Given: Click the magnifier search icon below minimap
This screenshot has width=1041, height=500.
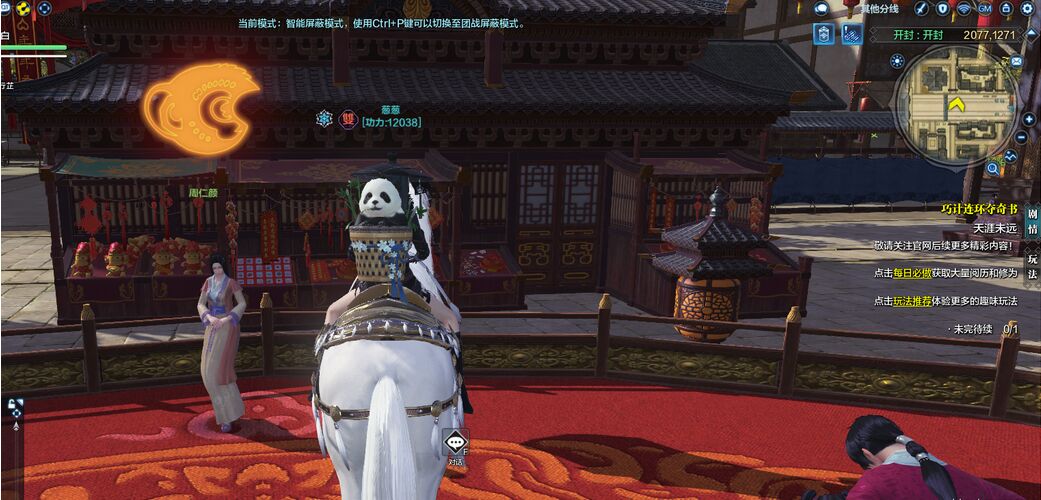Looking at the screenshot, I should tap(992, 169).
